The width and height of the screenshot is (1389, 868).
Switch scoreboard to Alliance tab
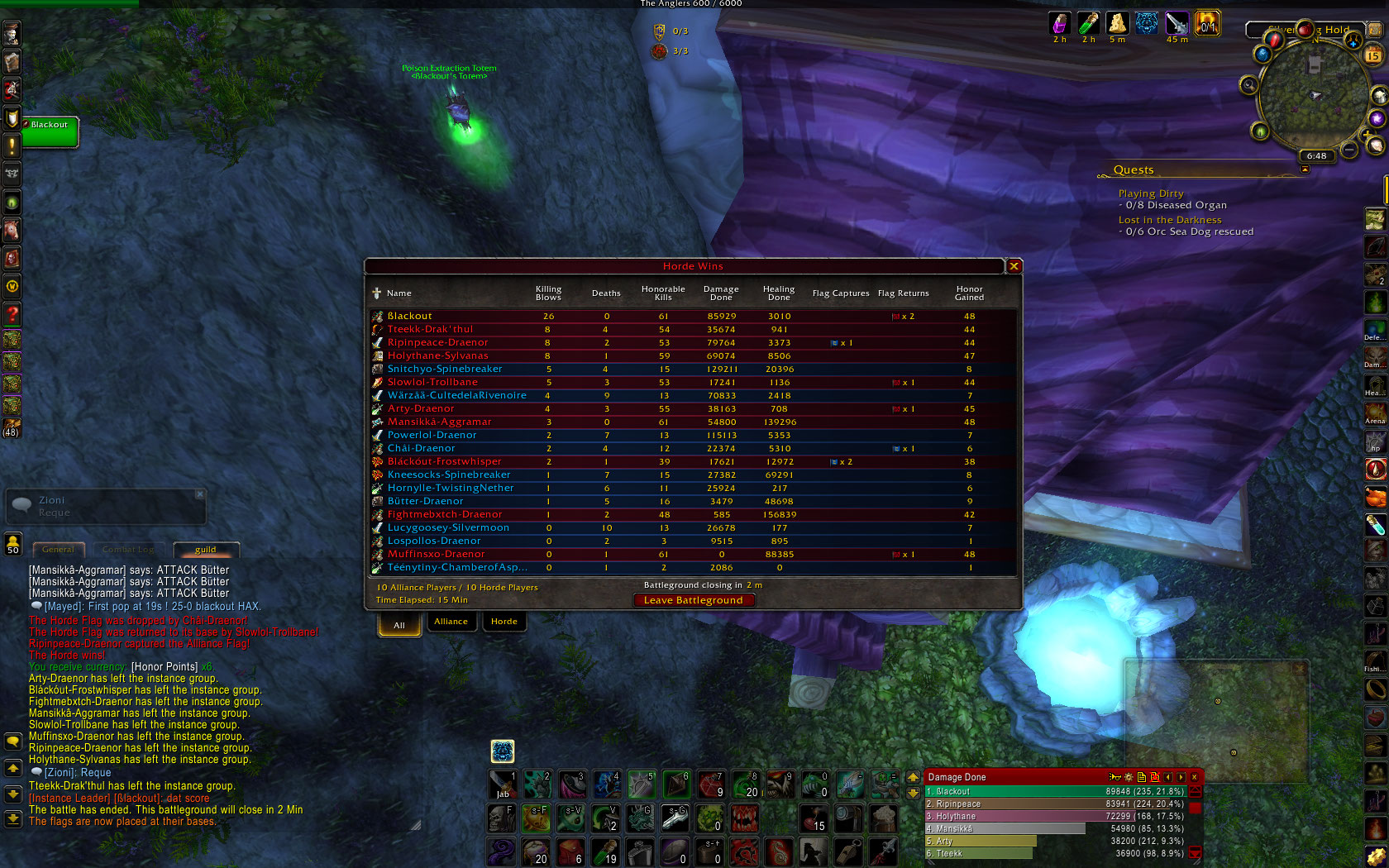coord(451,622)
